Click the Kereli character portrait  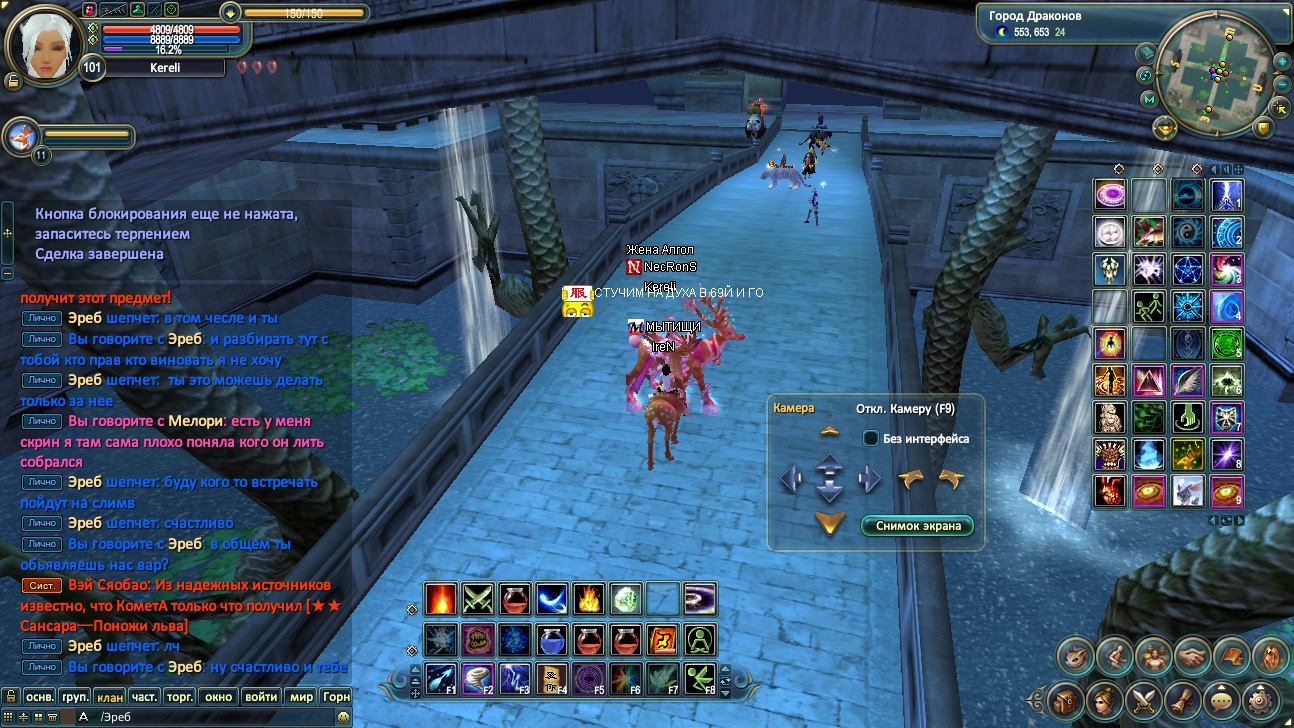pyautogui.click(x=42, y=46)
